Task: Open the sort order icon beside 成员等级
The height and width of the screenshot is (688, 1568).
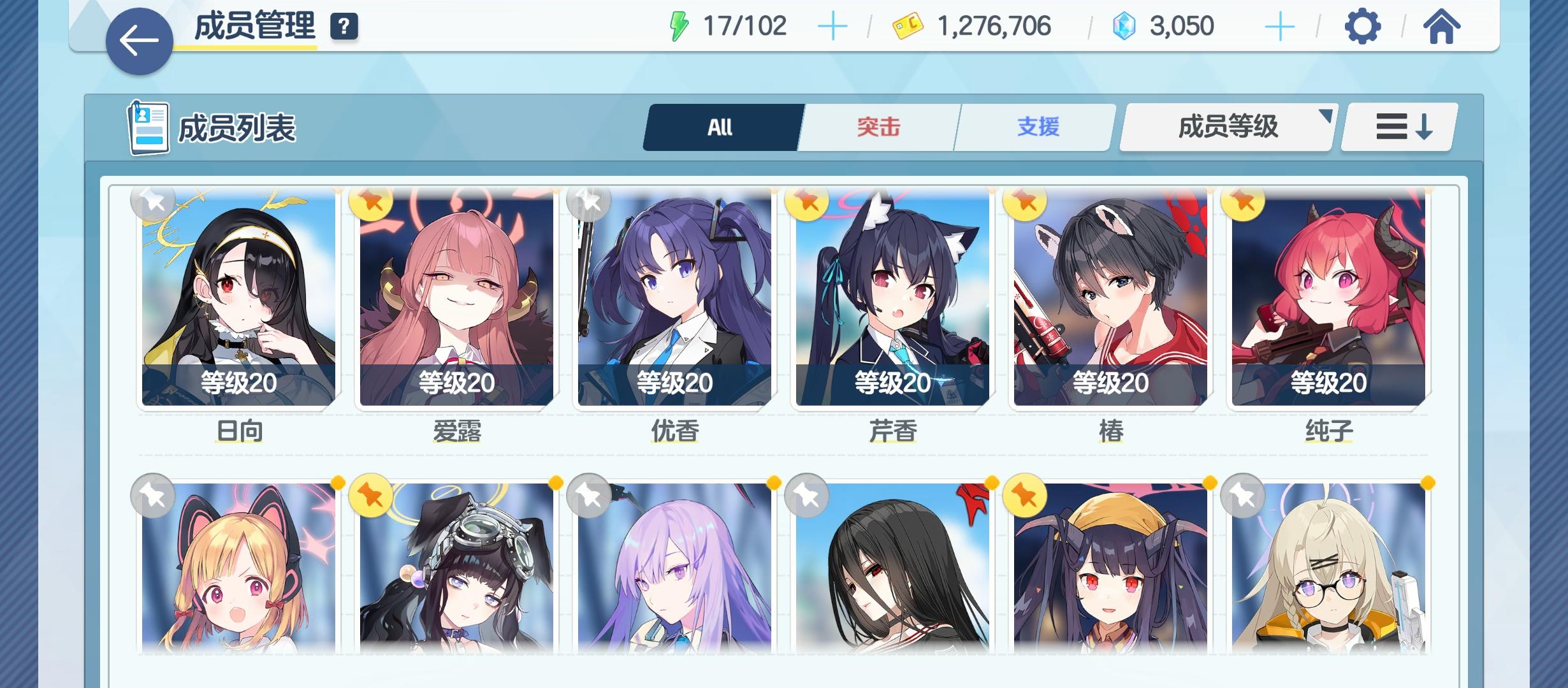Action: 1397,127
